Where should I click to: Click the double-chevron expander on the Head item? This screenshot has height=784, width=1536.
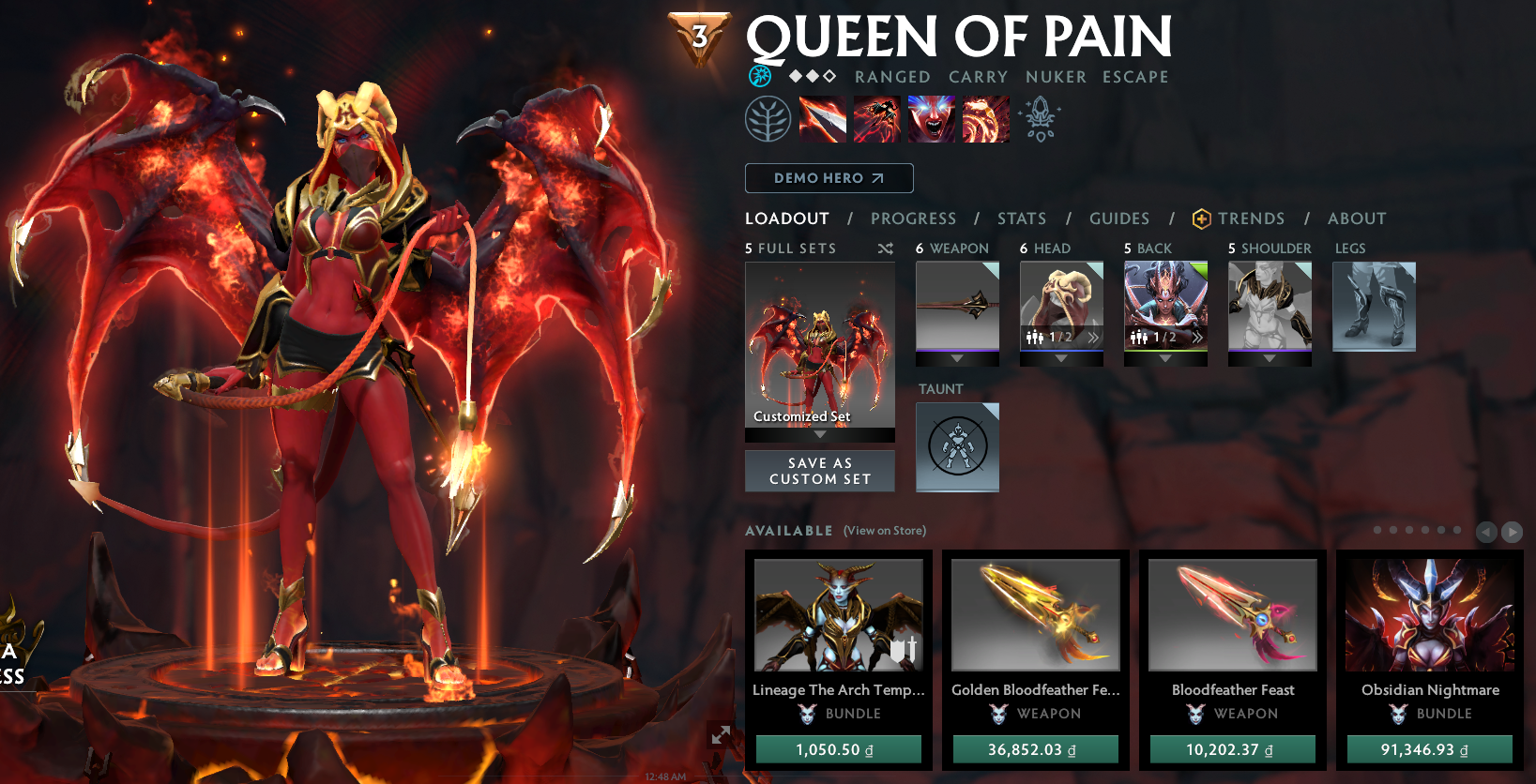(x=1093, y=335)
